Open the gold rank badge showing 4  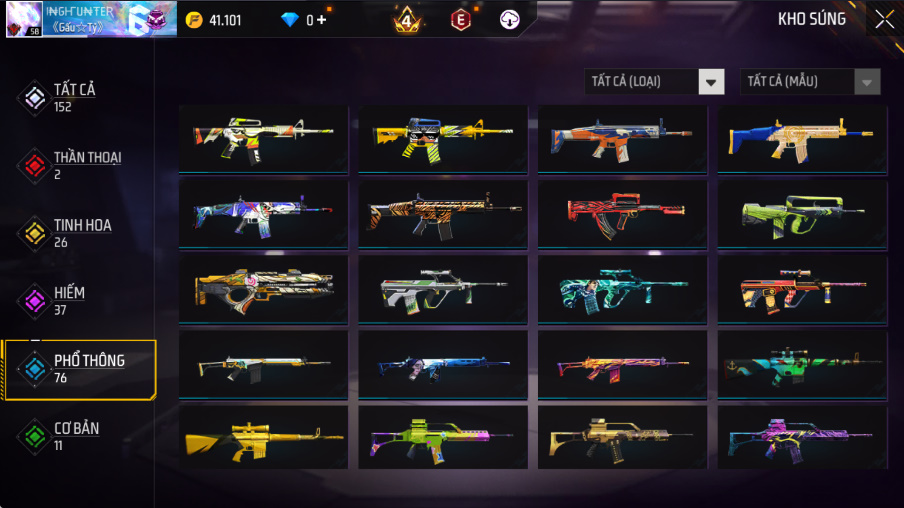[407, 19]
